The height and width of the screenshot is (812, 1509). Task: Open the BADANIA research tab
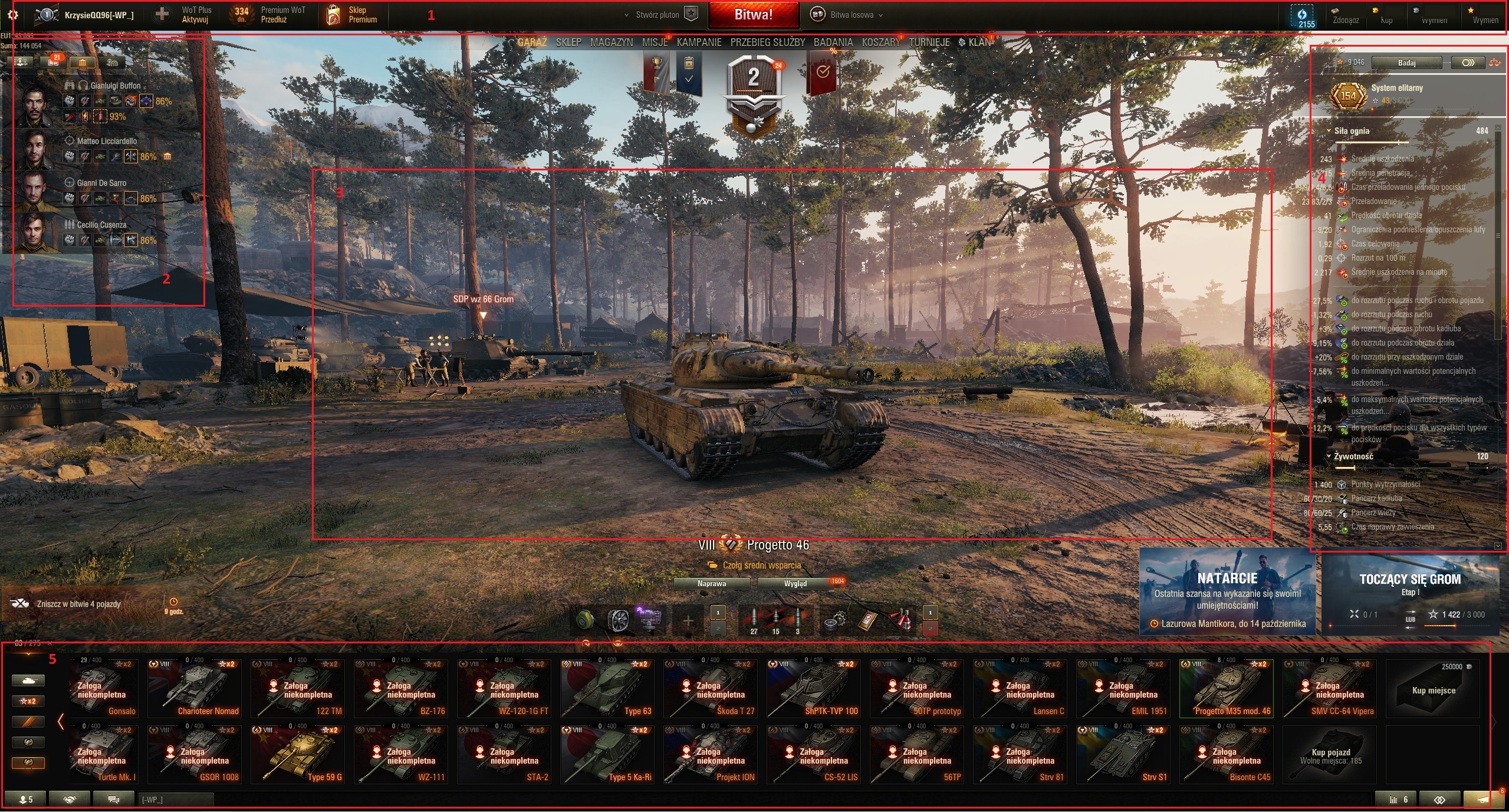coord(833,42)
